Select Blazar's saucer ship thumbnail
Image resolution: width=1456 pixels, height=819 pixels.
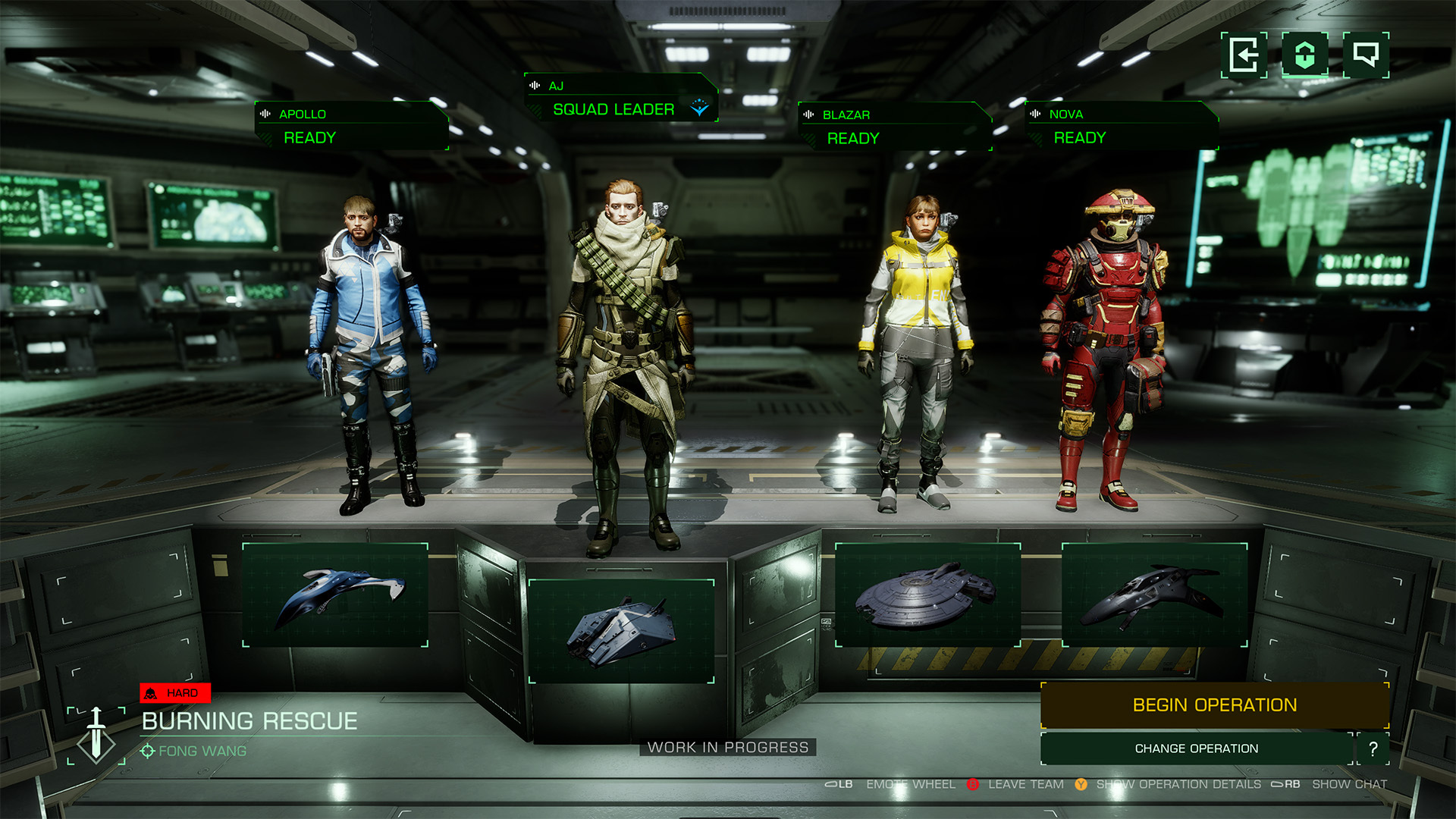[927, 595]
